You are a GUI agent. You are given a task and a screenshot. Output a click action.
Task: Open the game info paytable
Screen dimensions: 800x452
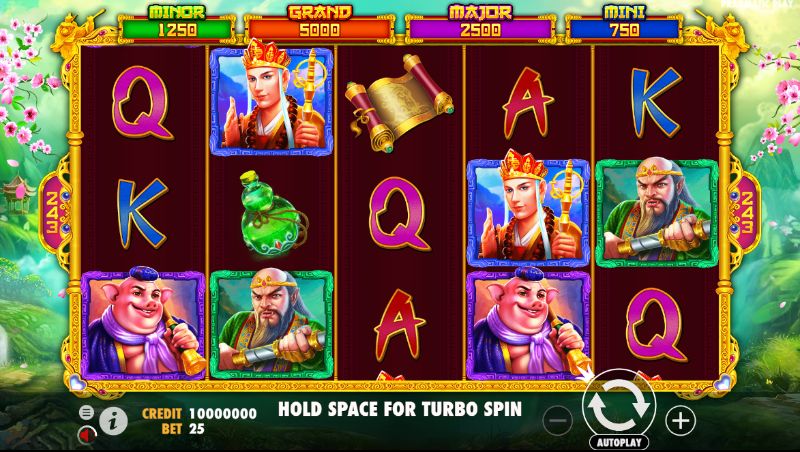tap(115, 420)
